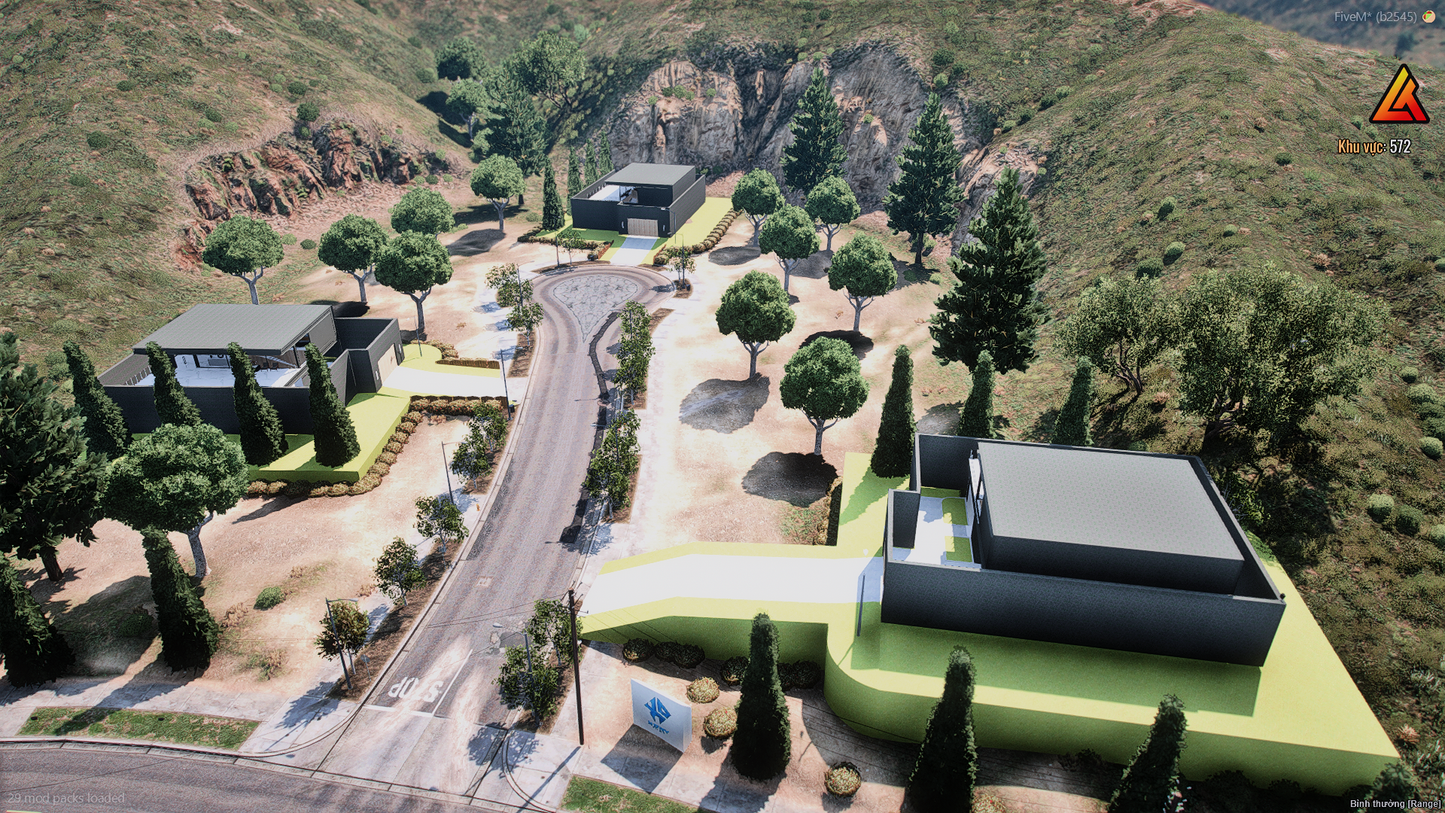Viewport: 1445px width, 813px height.
Task: Click the Bình thường [Range] voice indicator
Action: (x=1395, y=803)
